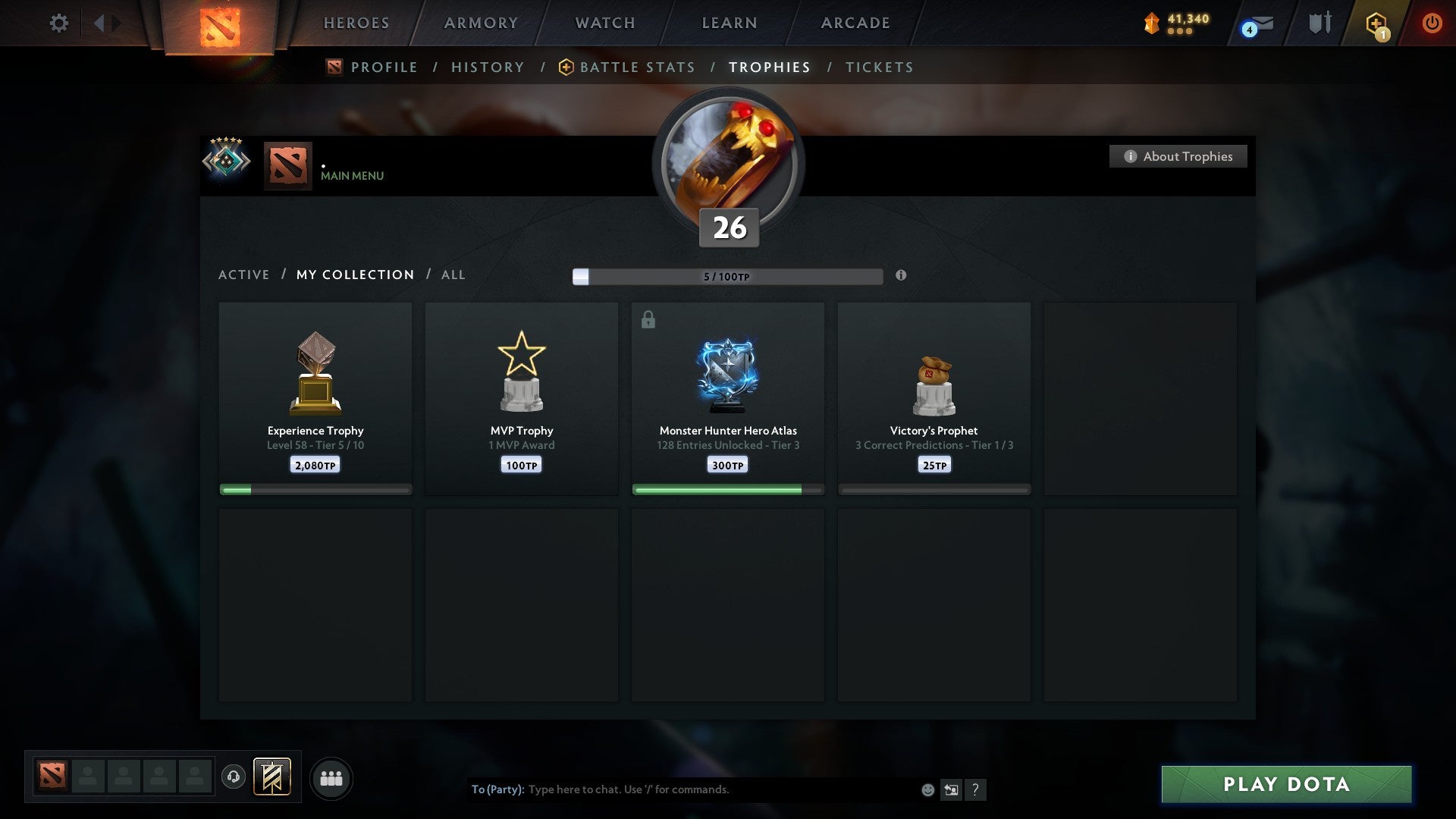Open the emoticon picker in the chat bar

[x=927, y=789]
